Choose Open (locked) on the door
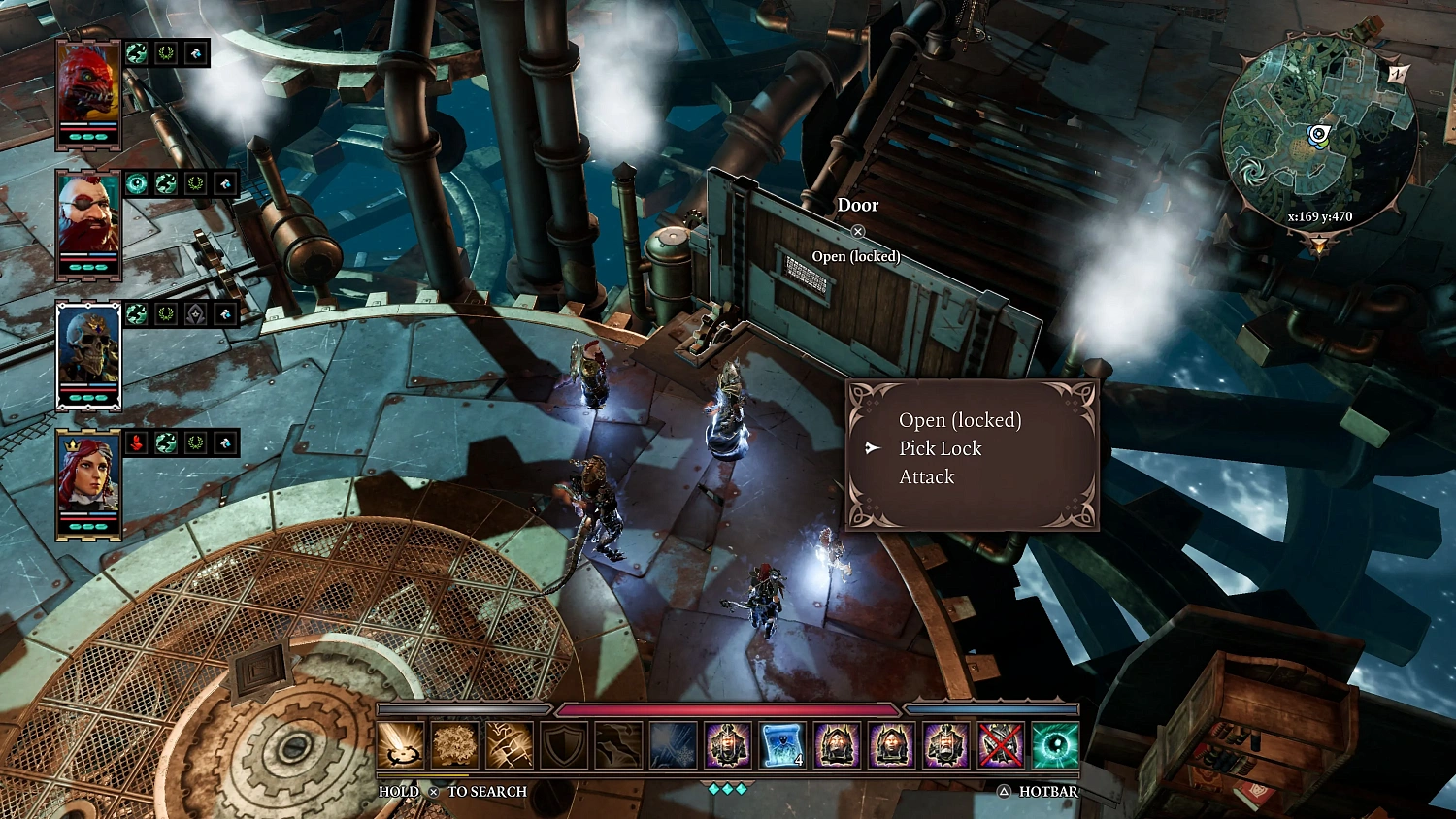The image size is (1456, 819). pyautogui.click(x=961, y=420)
